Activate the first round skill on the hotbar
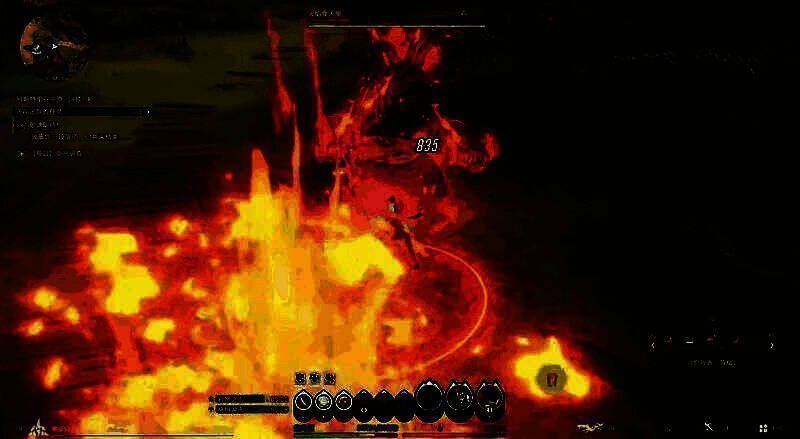The height and width of the screenshot is (439, 800). [305, 402]
